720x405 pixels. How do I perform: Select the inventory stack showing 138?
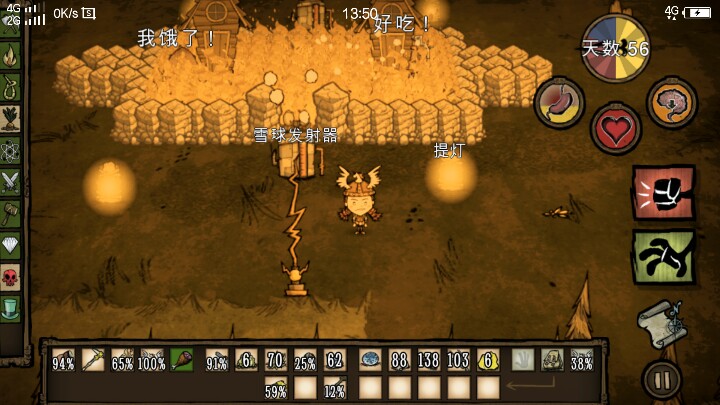[429, 360]
